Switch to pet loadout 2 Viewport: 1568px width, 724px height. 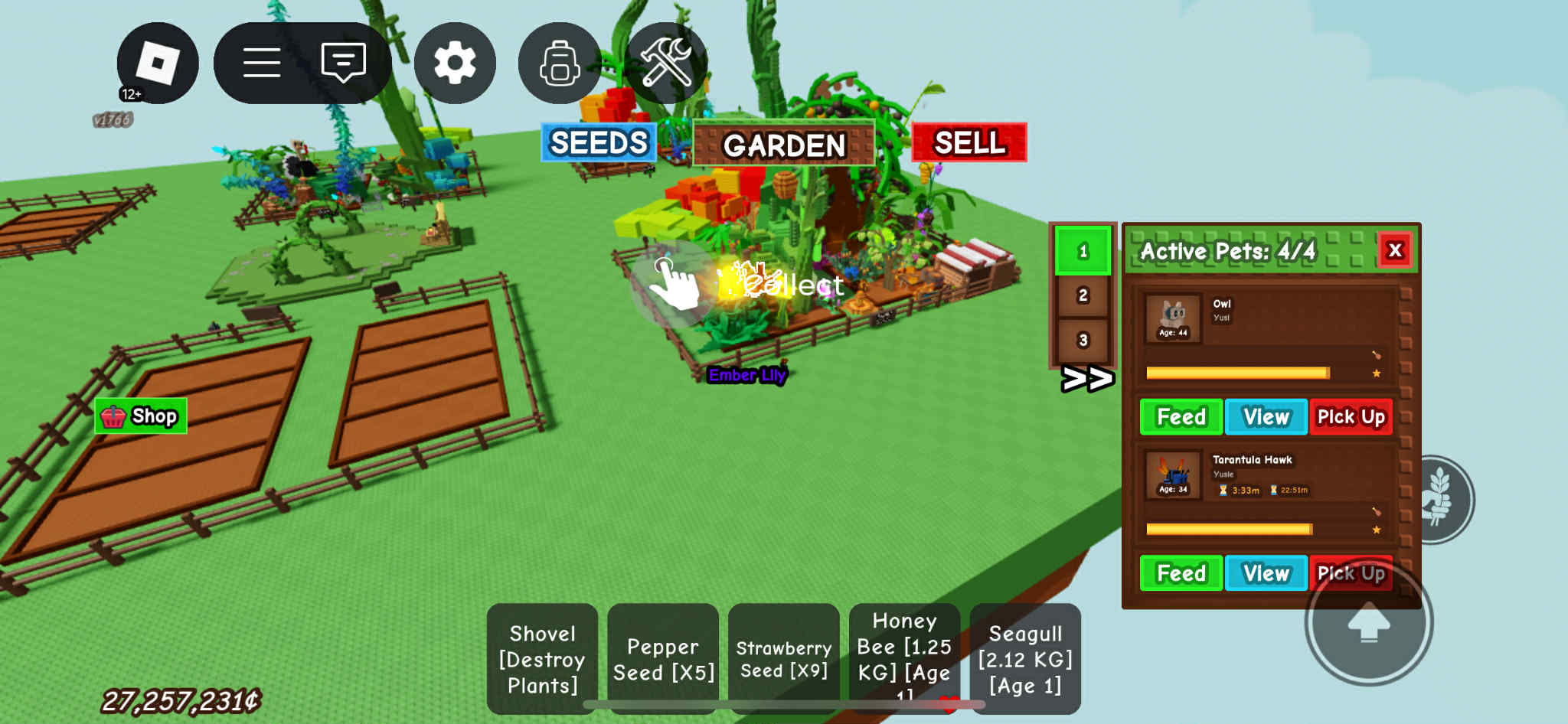point(1083,295)
